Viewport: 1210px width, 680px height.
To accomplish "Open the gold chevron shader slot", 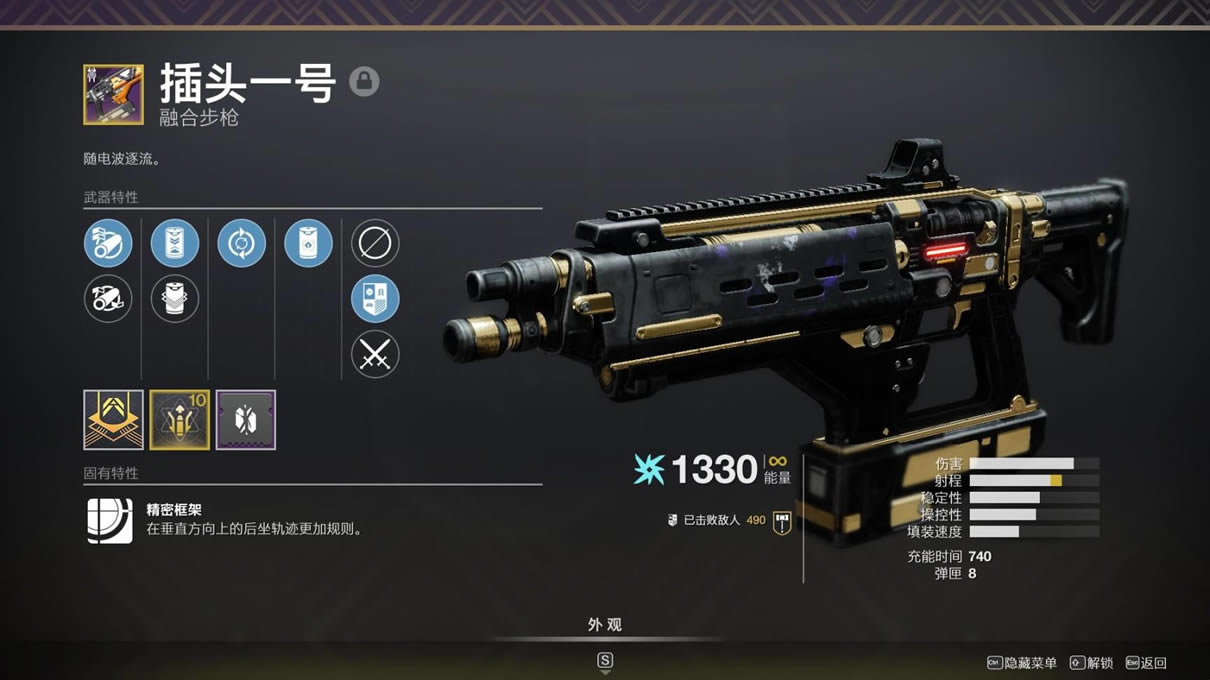I will tap(113, 420).
